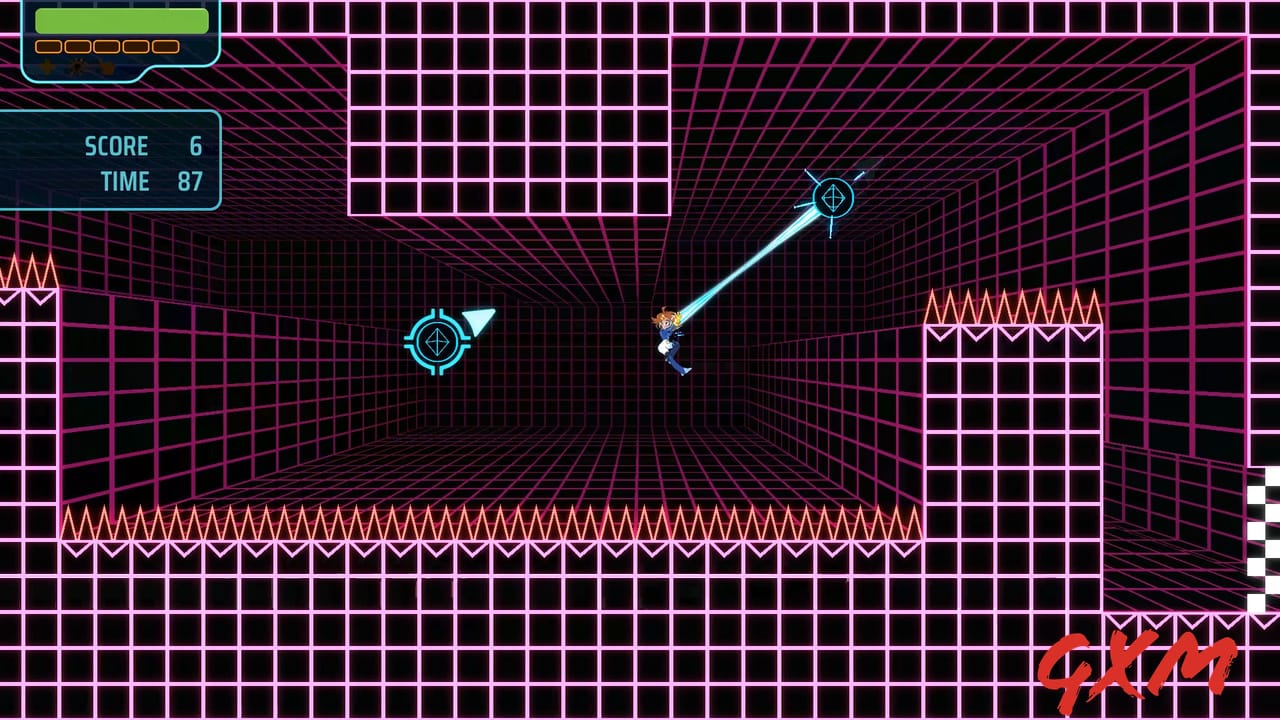Click the burst icon in the HUD bubble

coord(78,65)
